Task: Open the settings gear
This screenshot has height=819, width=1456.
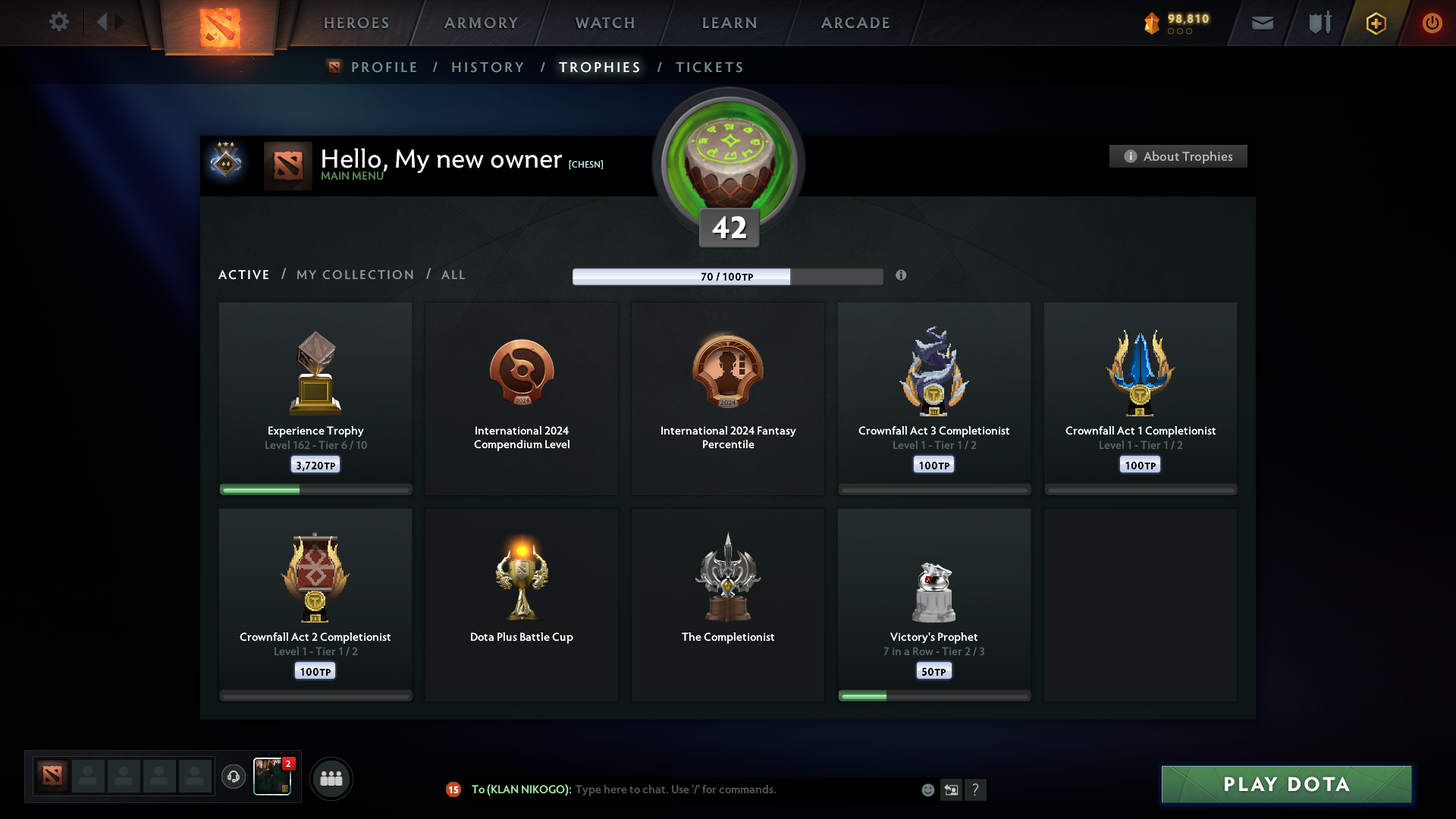Action: [x=59, y=23]
